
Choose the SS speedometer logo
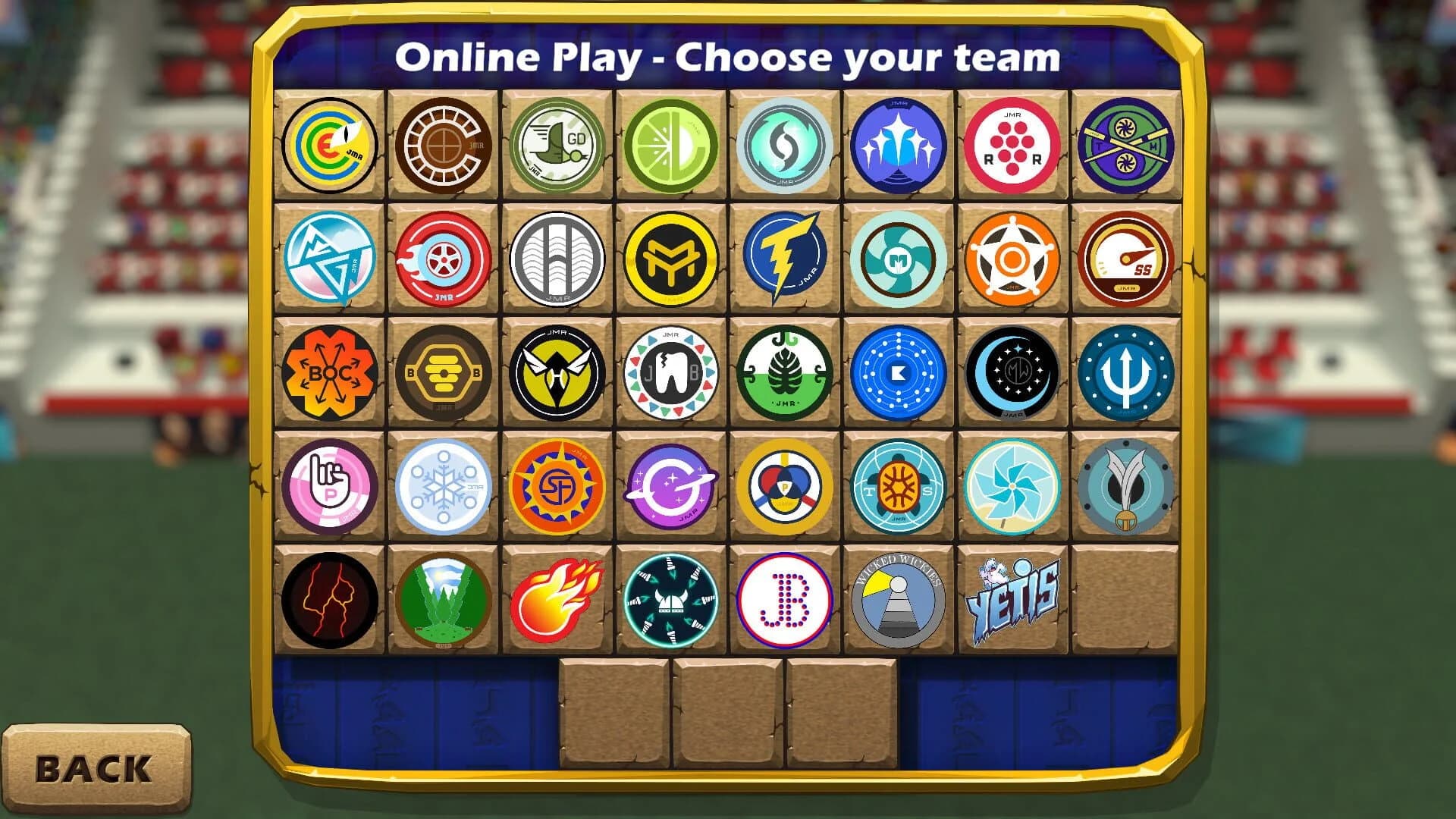pos(1125,259)
